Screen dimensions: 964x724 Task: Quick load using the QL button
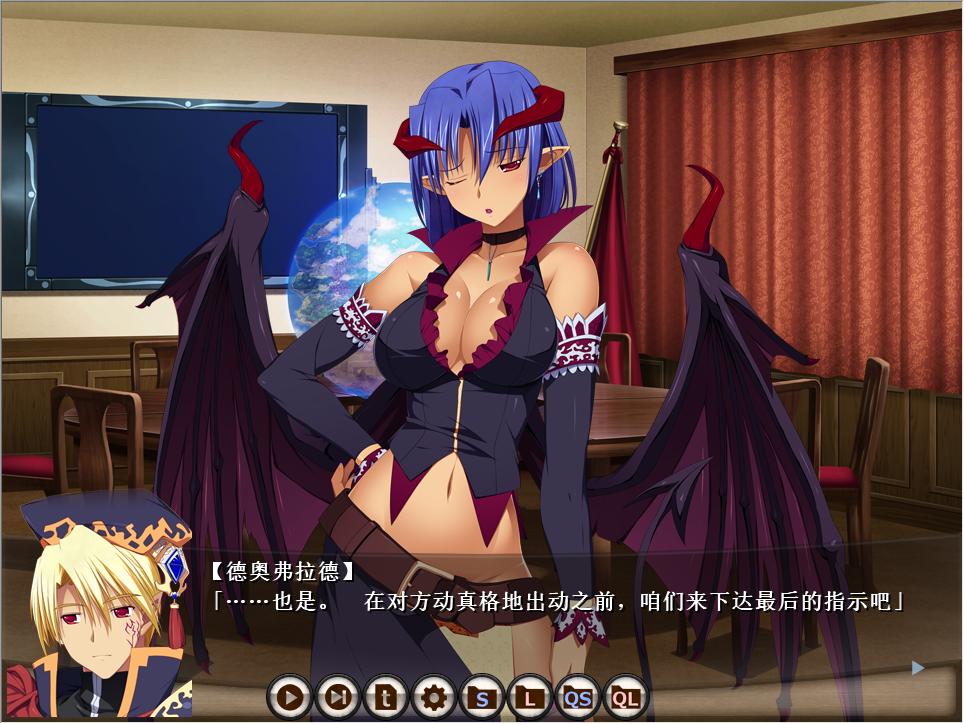626,697
